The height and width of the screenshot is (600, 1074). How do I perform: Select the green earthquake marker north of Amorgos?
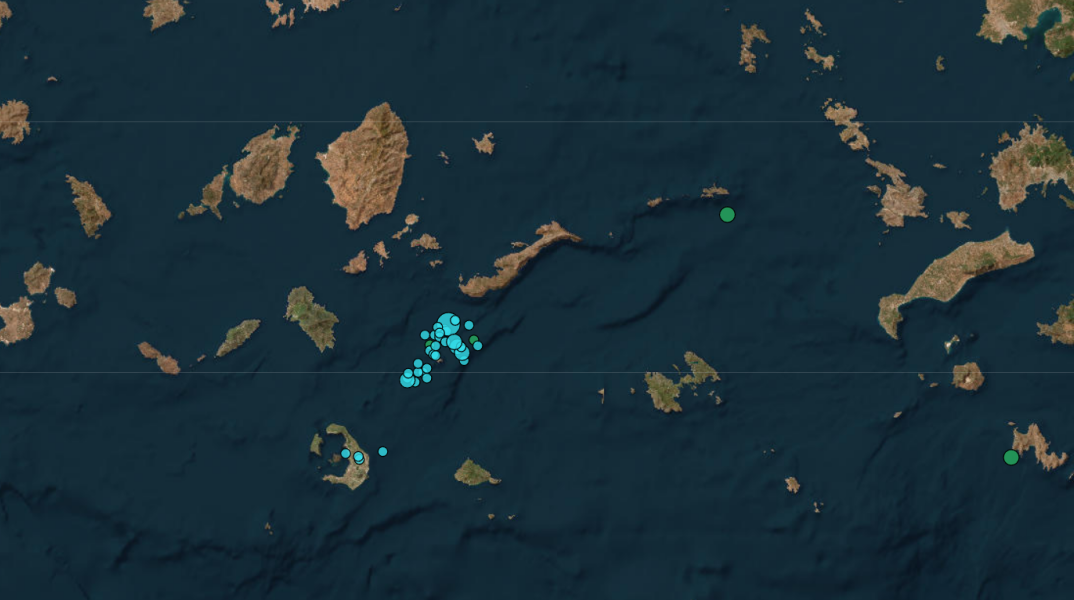click(727, 214)
